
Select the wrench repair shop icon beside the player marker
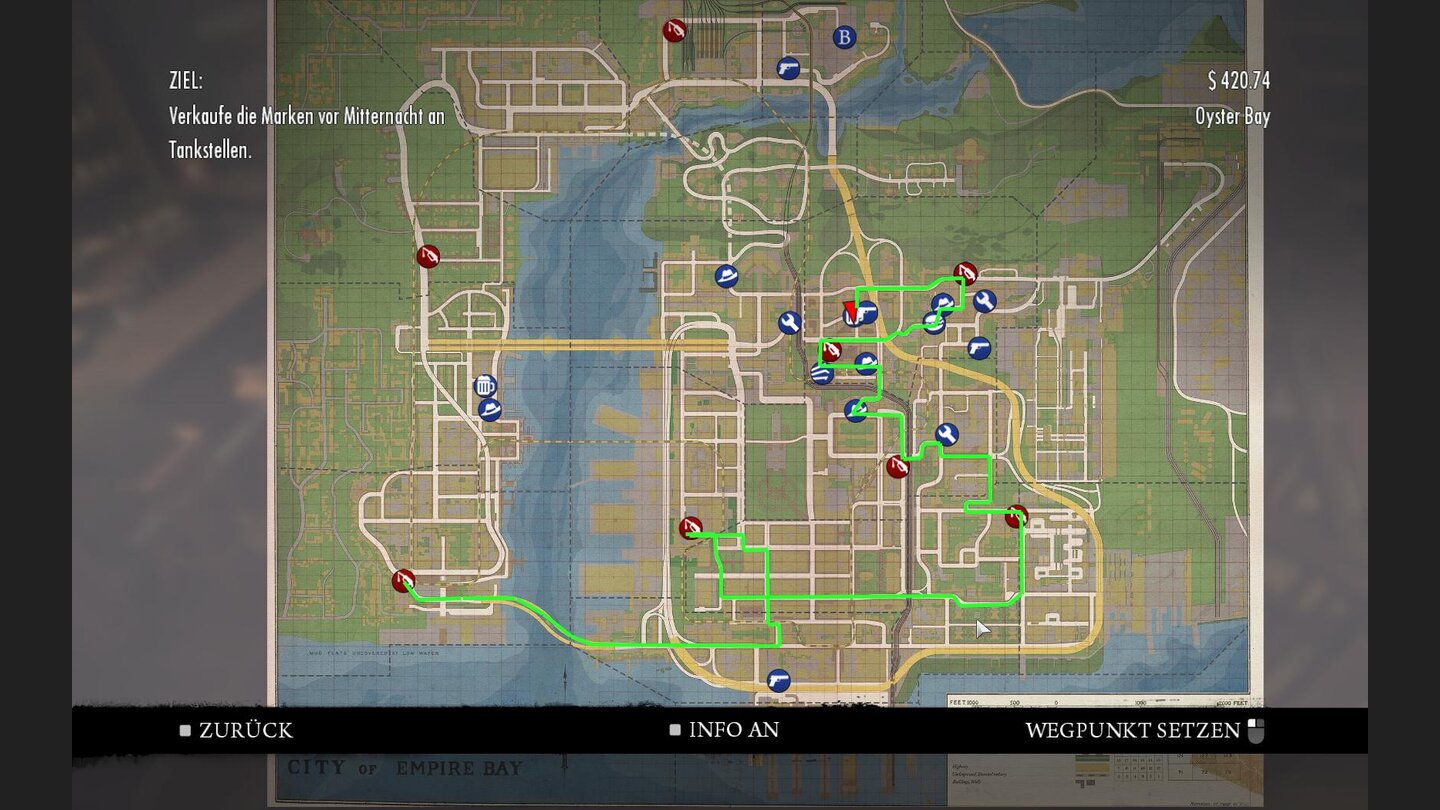789,322
